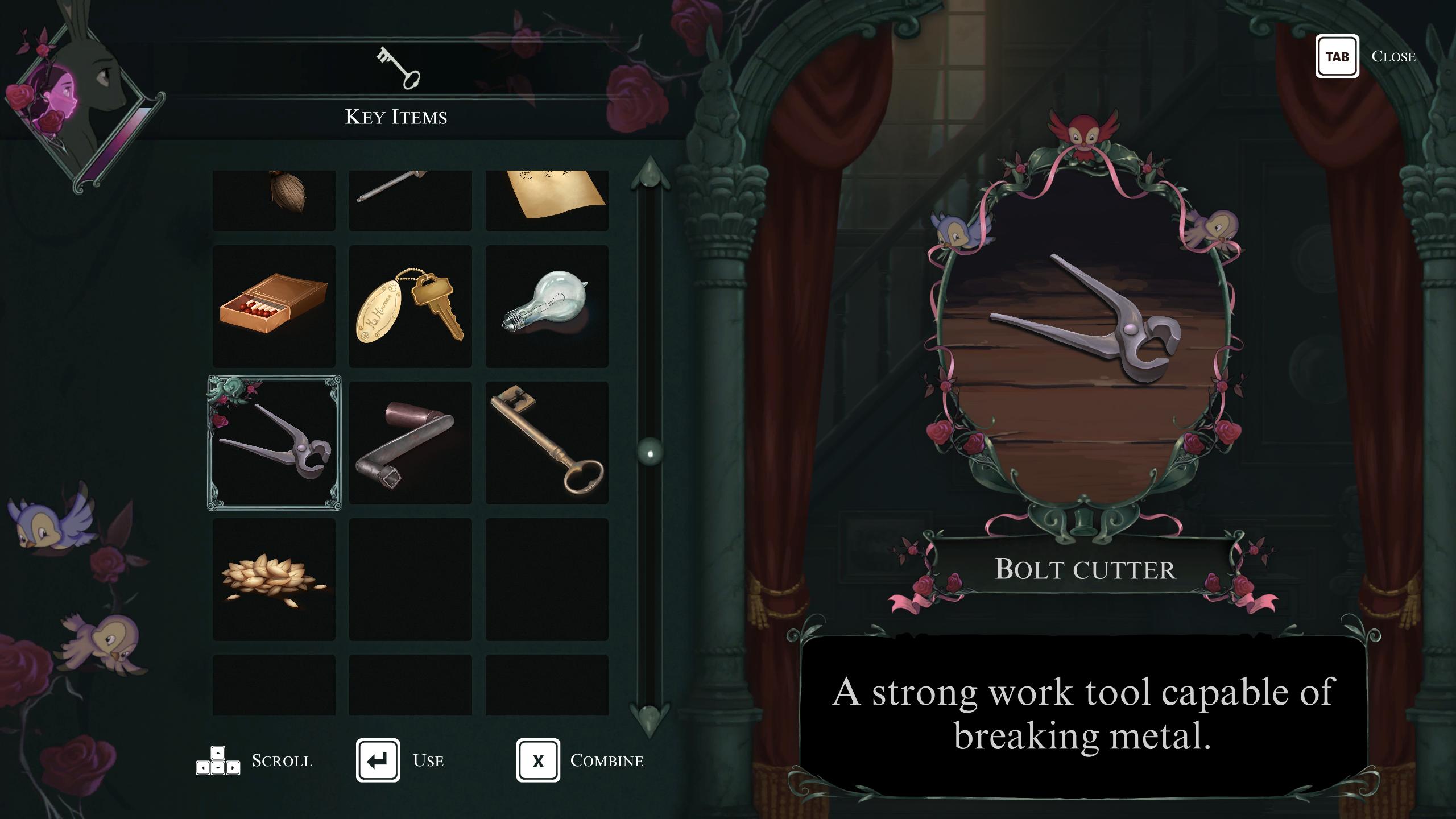The image size is (1456, 819).
Task: Select the partially visible brush item
Action: (274, 200)
